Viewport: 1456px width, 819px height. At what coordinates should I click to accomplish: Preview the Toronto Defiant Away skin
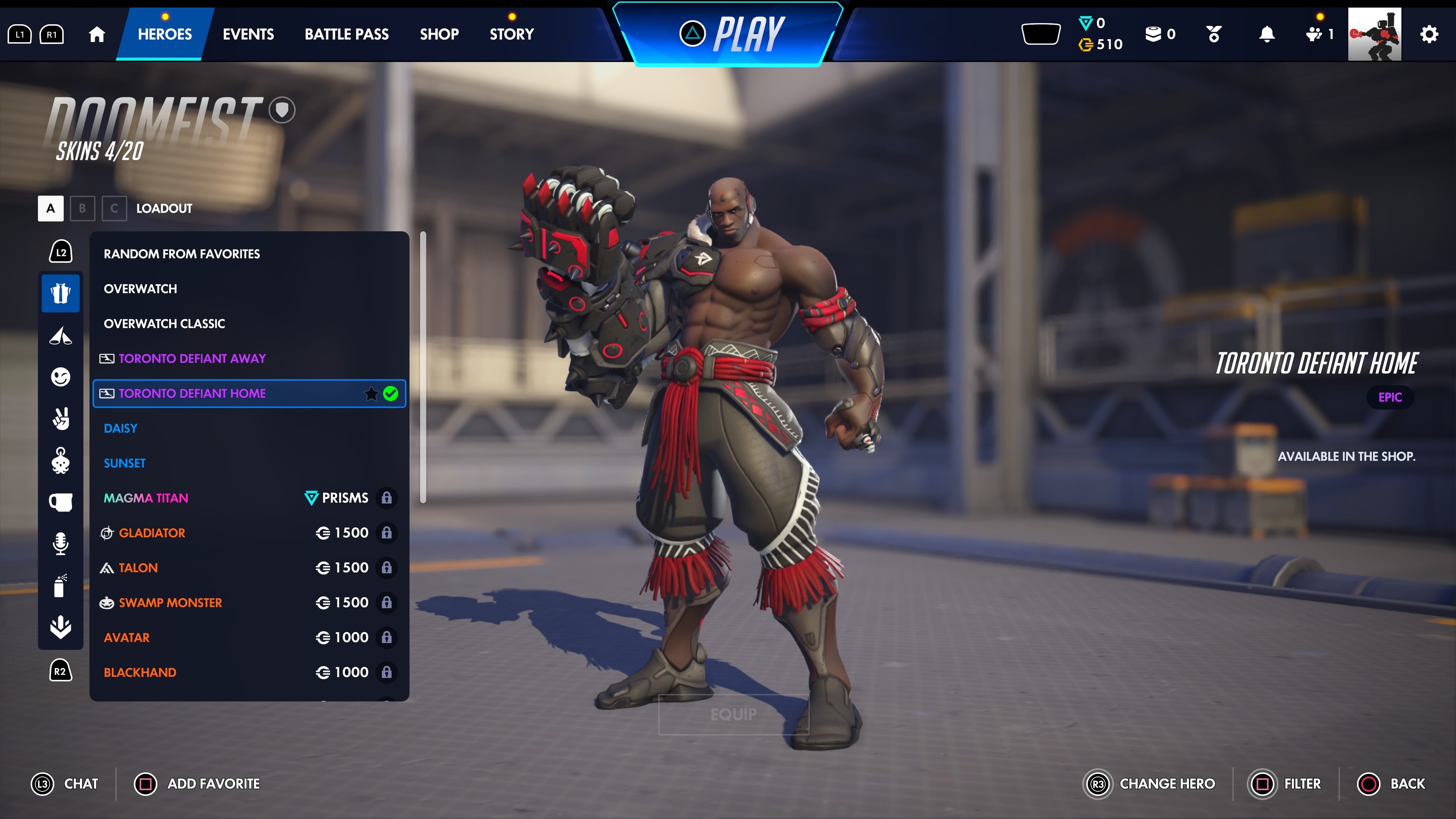(x=191, y=358)
